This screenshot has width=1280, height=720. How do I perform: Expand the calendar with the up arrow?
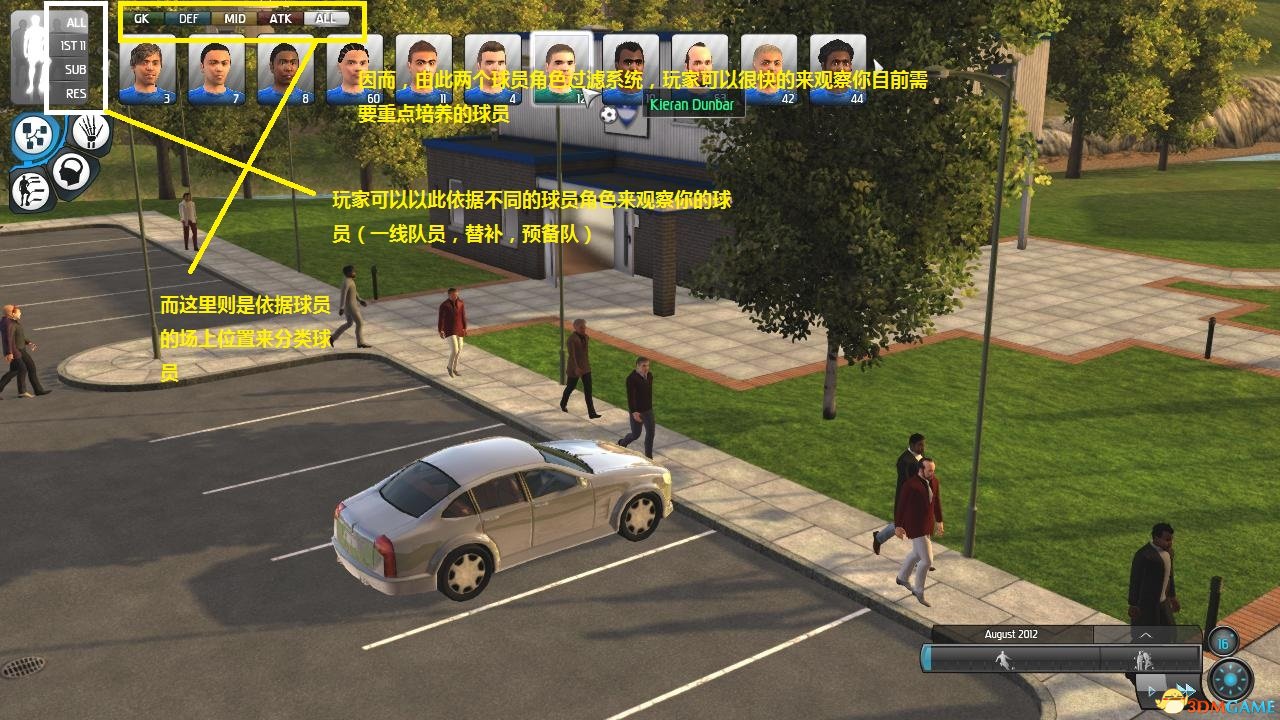click(1146, 634)
